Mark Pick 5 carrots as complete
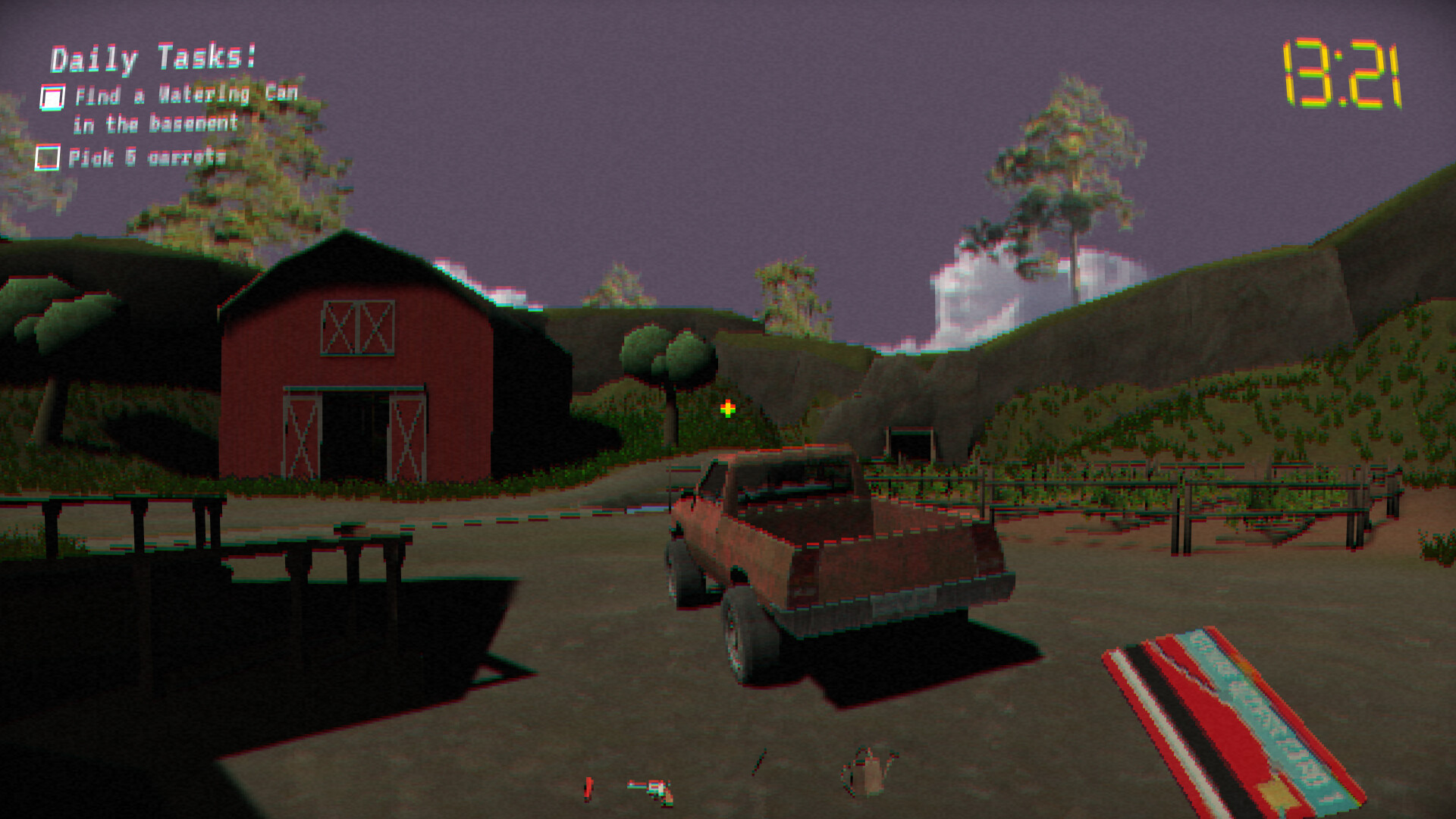The height and width of the screenshot is (819, 1456). (49, 157)
